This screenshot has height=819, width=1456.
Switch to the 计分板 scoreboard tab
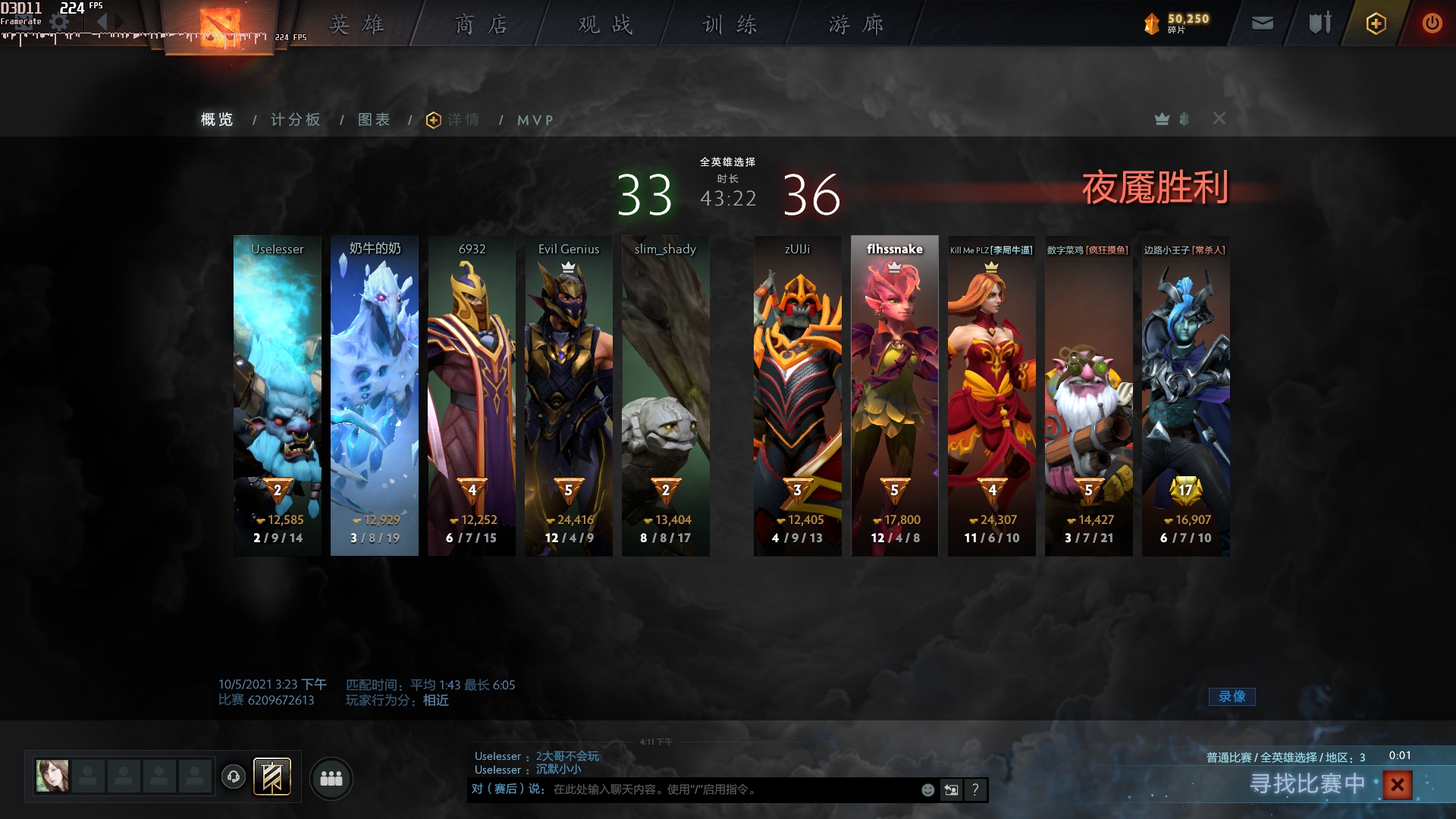(296, 120)
